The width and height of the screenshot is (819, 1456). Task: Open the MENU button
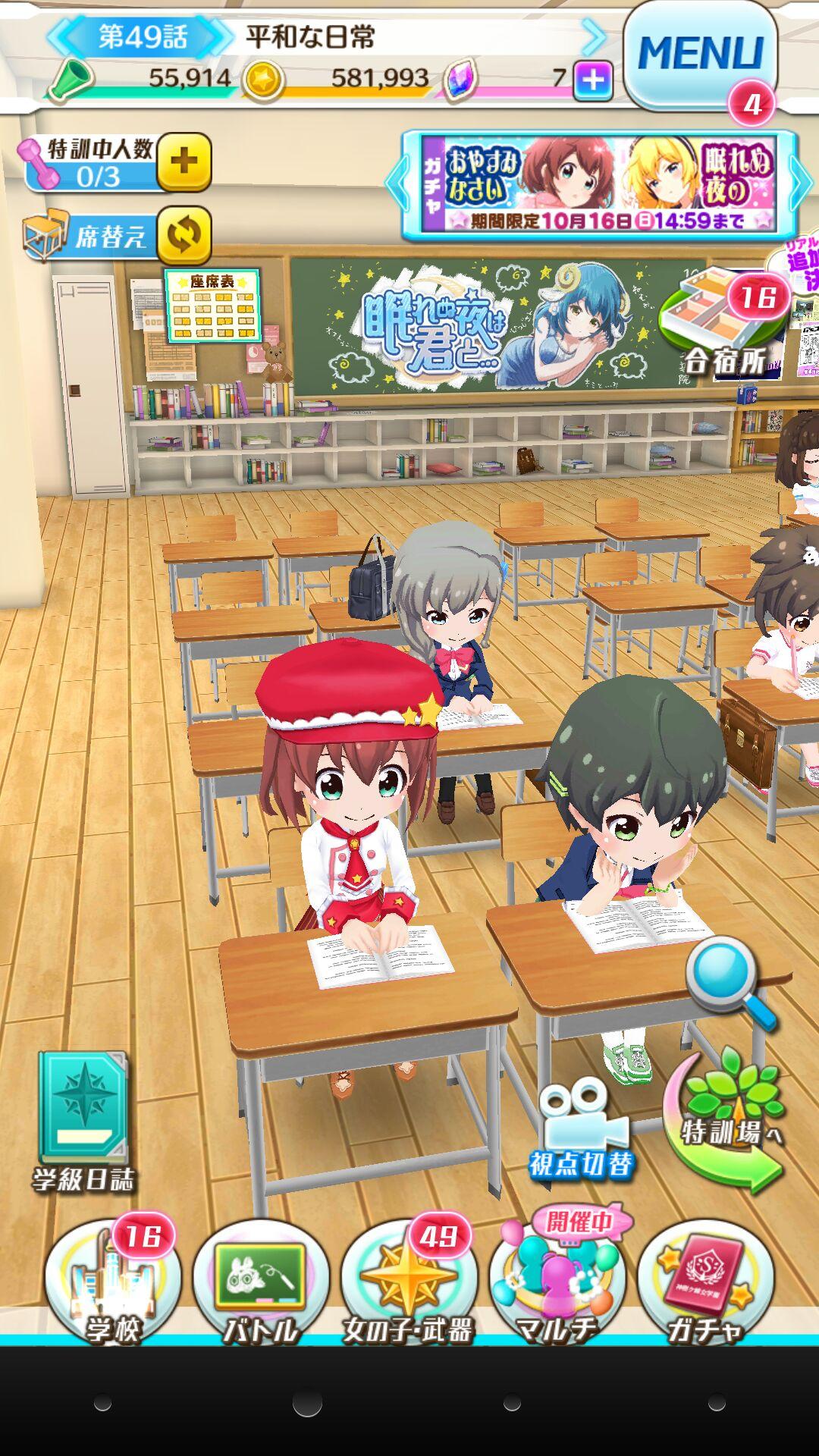click(699, 55)
